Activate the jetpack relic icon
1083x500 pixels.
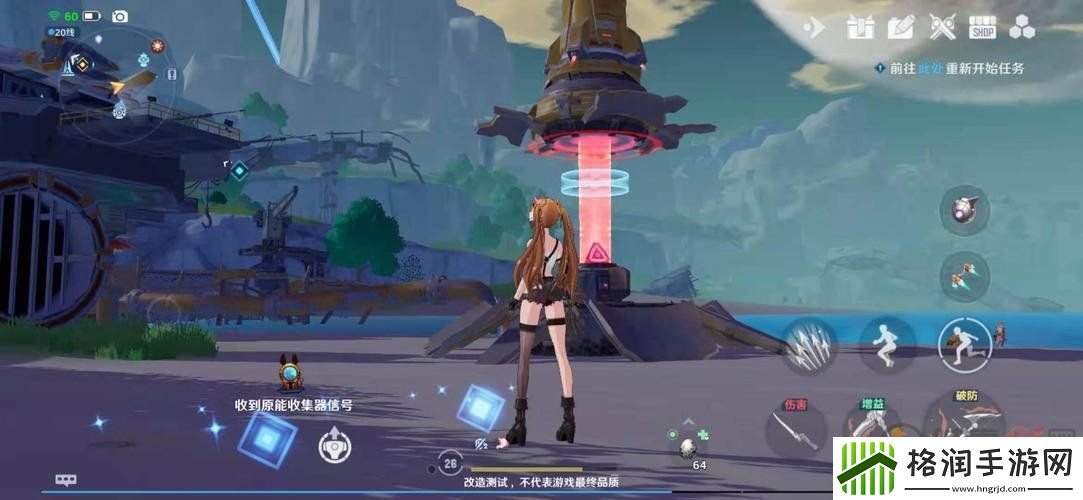point(964,276)
